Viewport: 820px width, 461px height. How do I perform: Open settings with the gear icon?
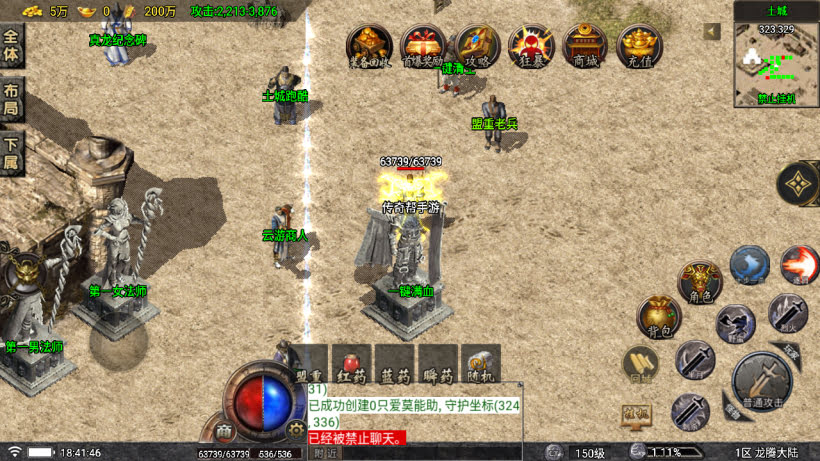[295, 429]
